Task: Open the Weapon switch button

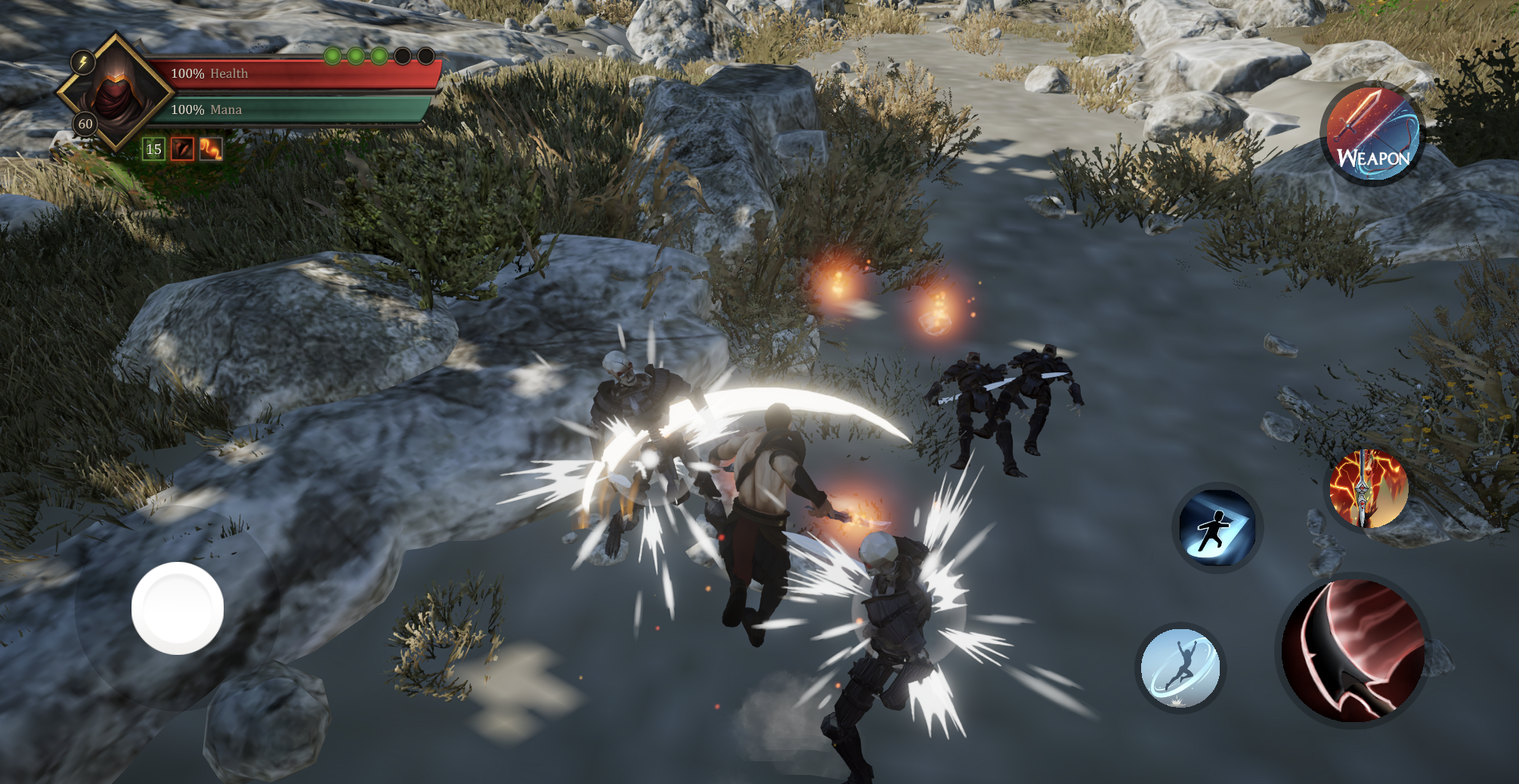Action: point(1372,134)
